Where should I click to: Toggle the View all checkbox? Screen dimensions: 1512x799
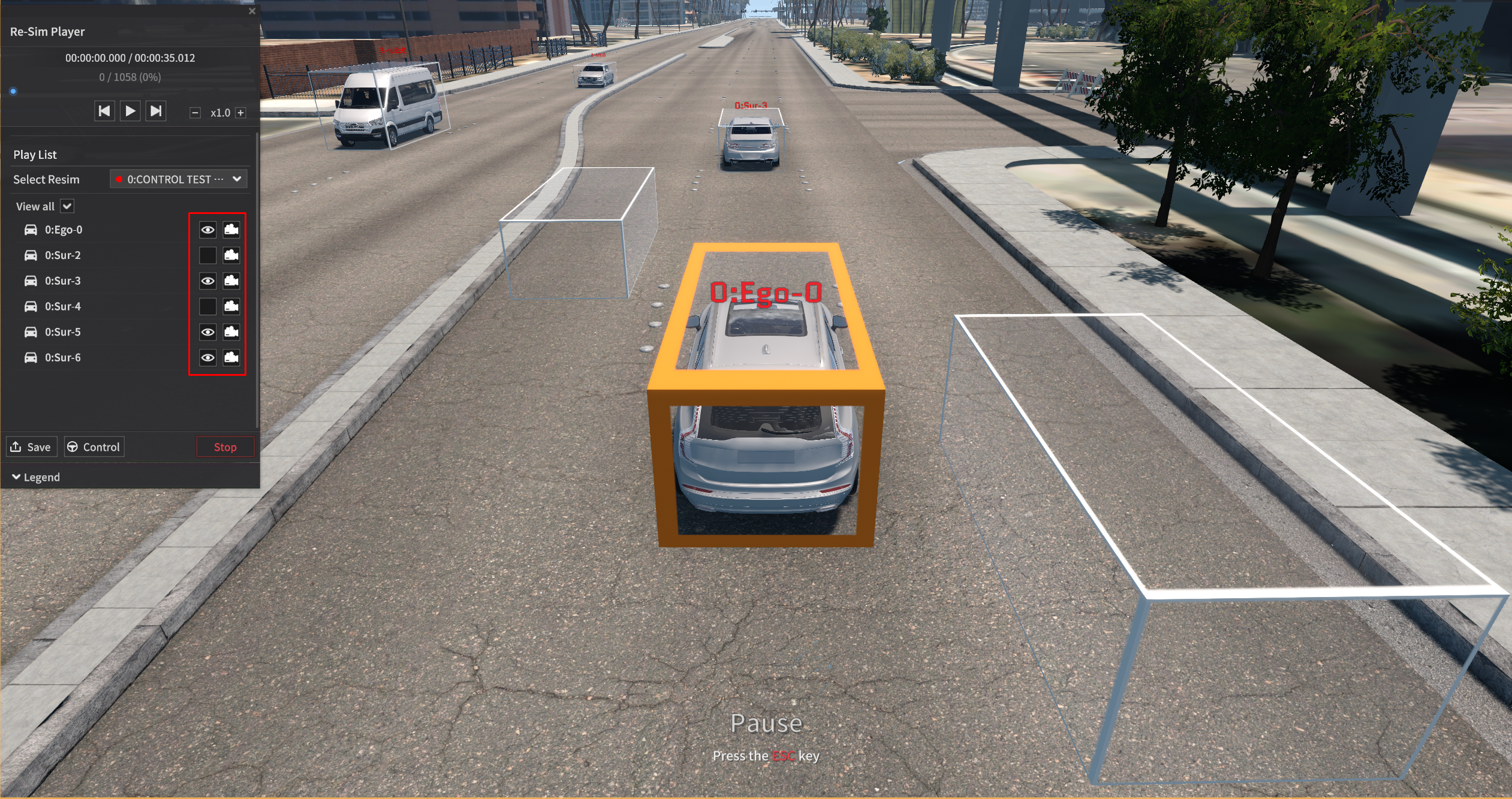67,206
